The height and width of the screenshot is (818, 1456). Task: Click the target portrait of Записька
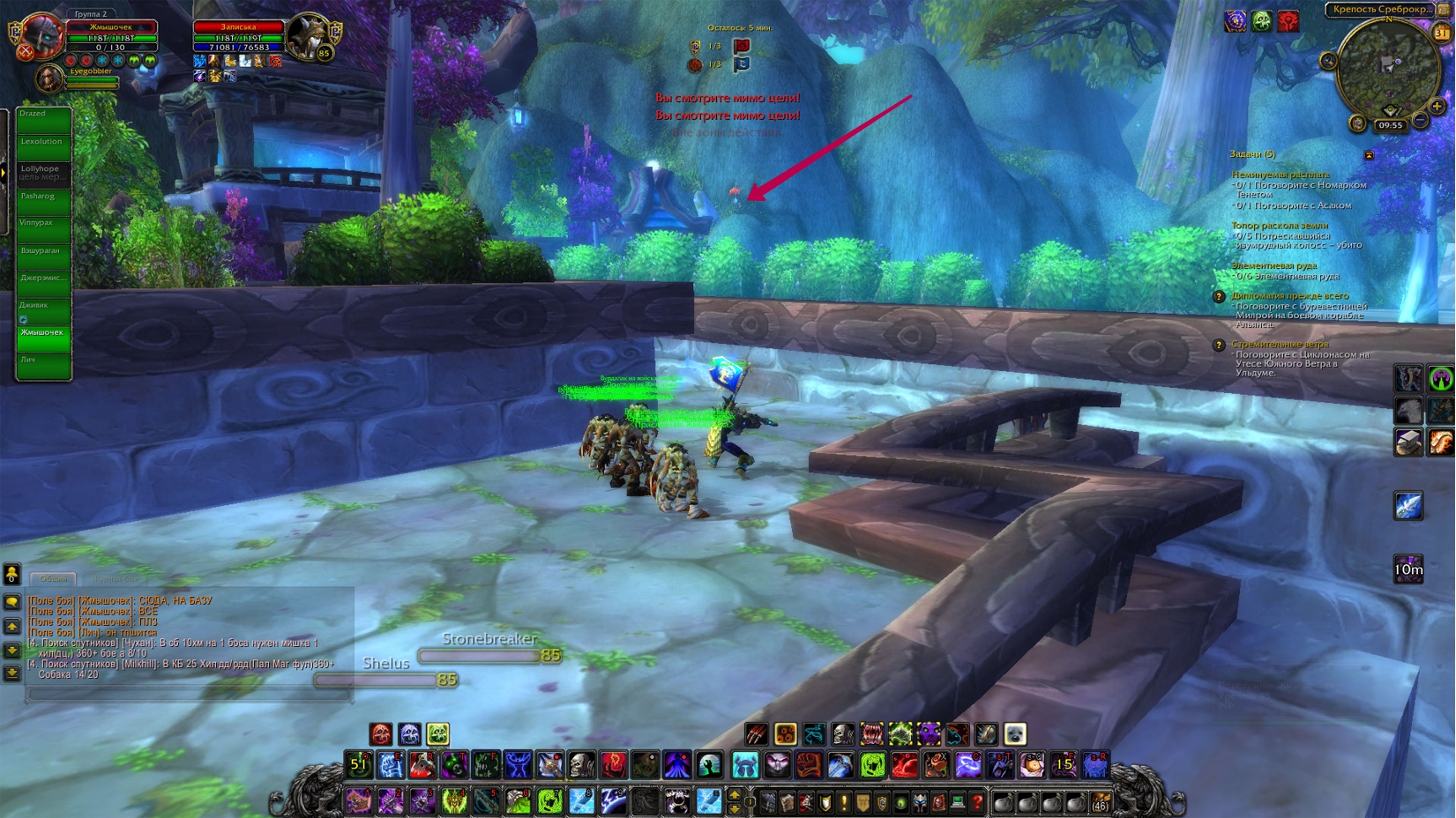[x=308, y=35]
